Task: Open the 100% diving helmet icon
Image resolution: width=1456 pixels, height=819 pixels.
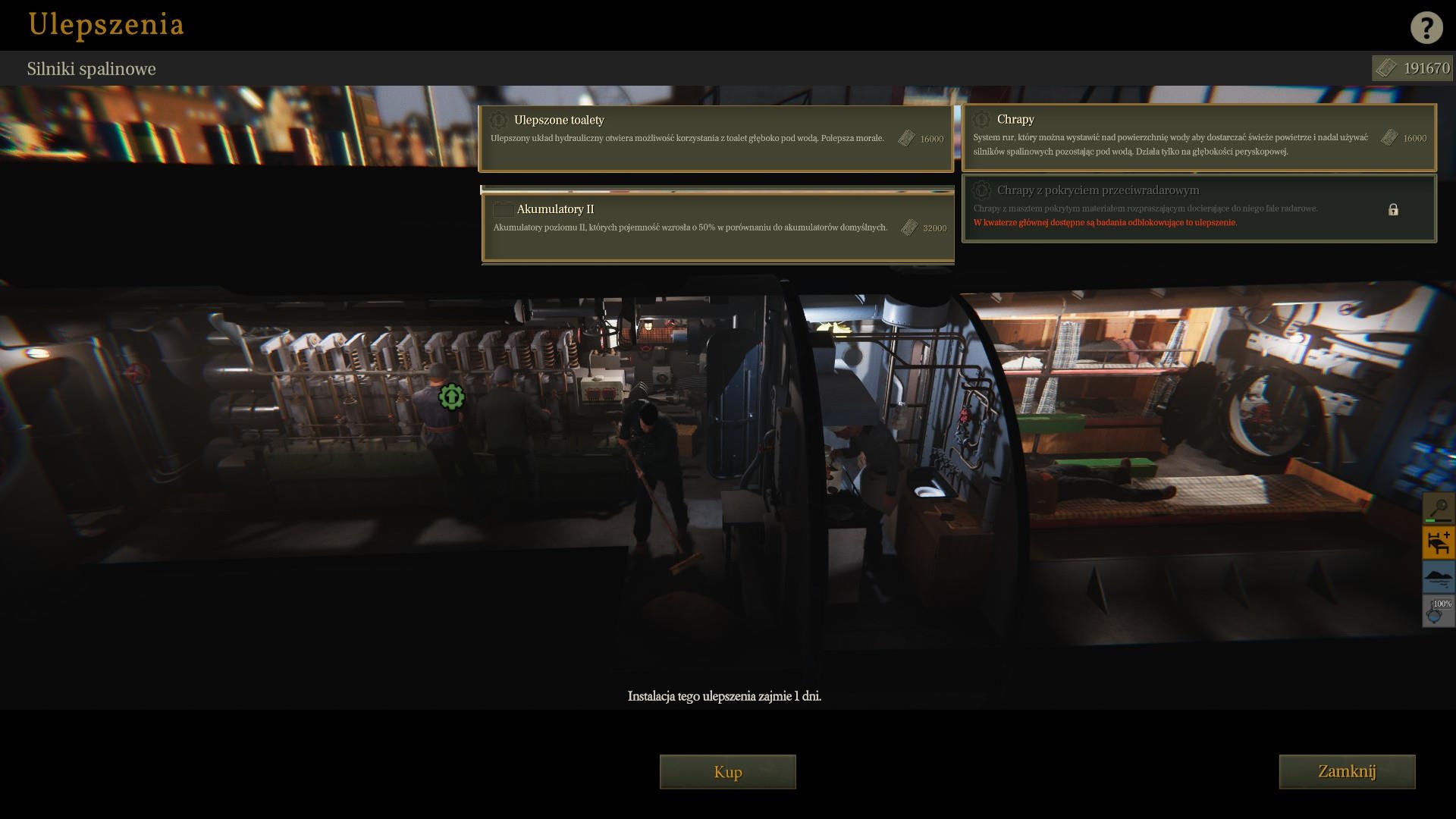Action: (x=1438, y=611)
